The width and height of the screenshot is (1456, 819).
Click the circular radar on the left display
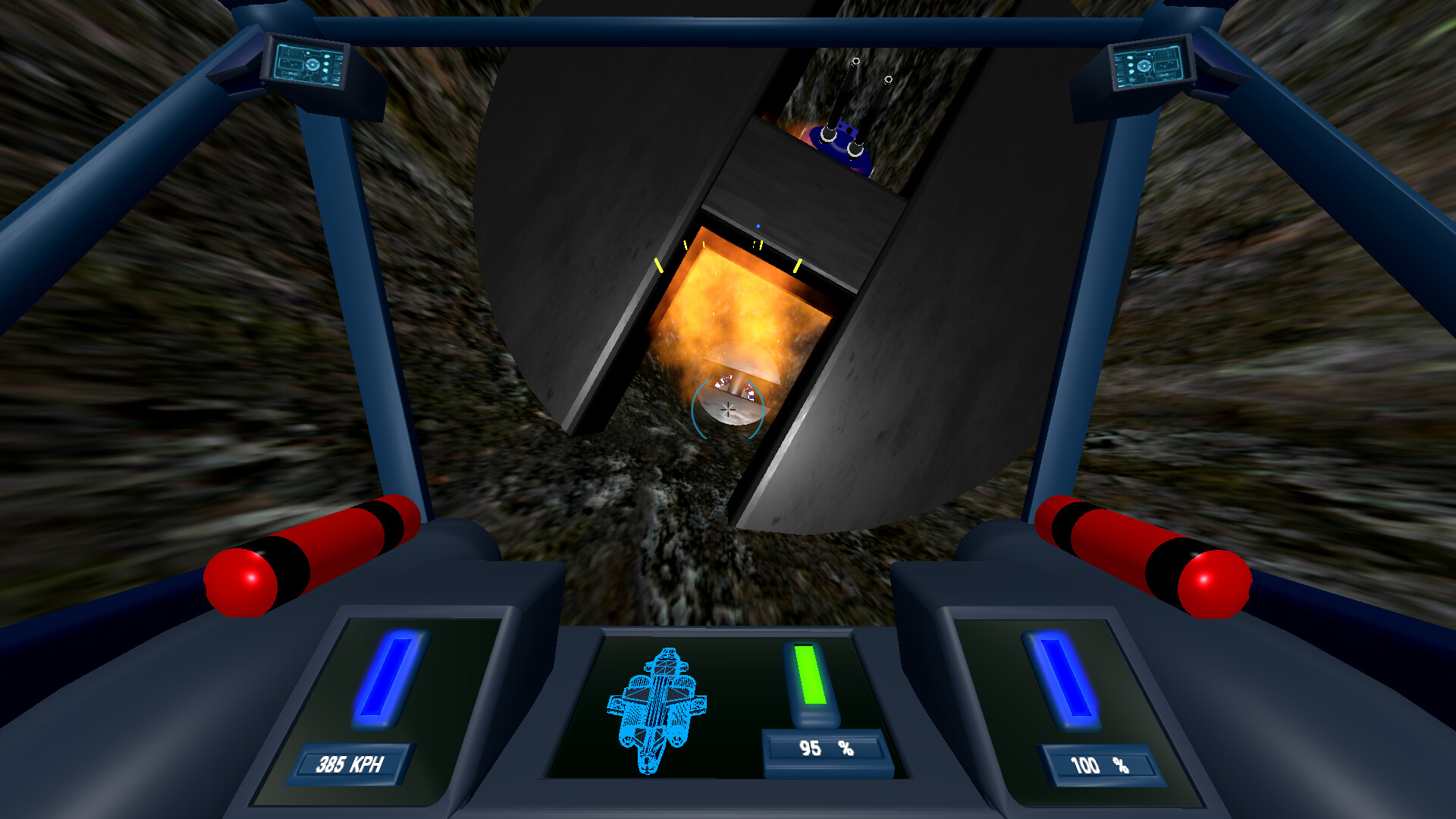pos(312,64)
